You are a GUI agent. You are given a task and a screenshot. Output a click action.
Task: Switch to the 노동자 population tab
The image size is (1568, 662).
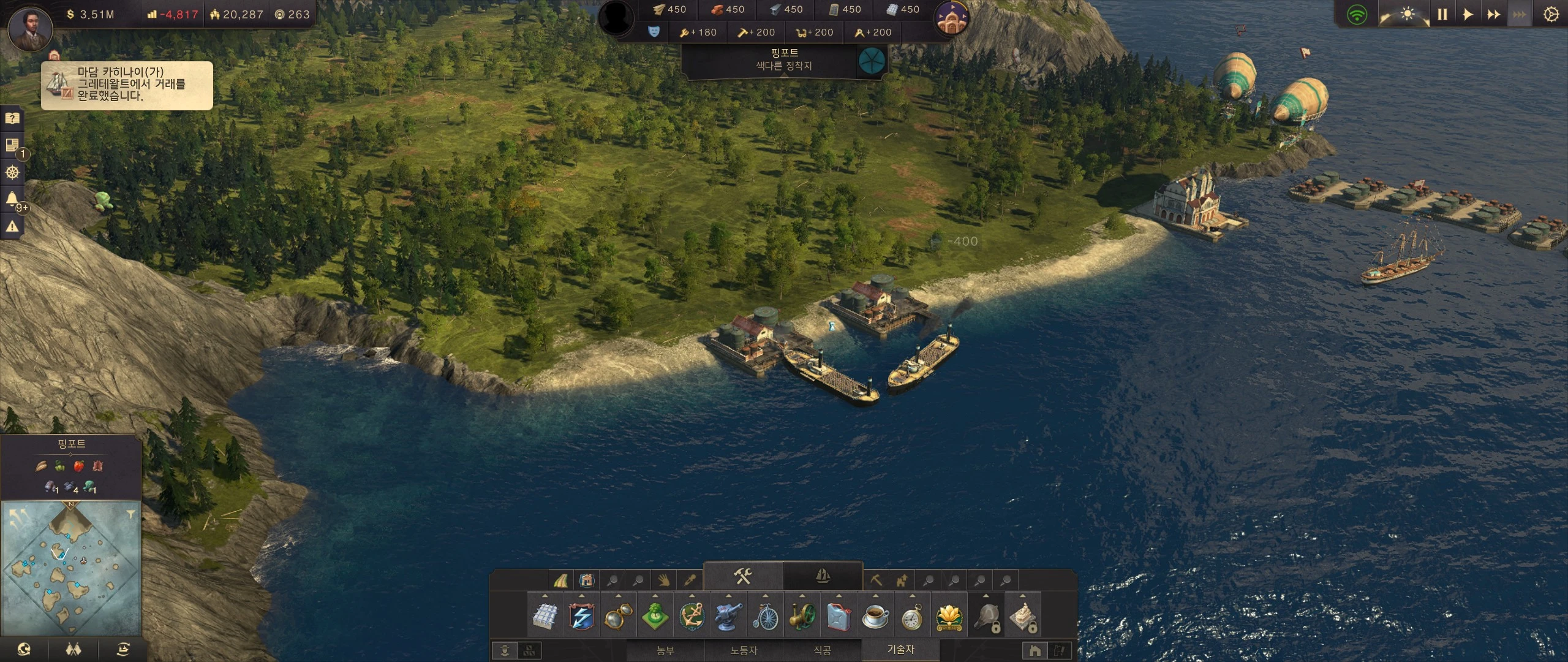tap(743, 651)
